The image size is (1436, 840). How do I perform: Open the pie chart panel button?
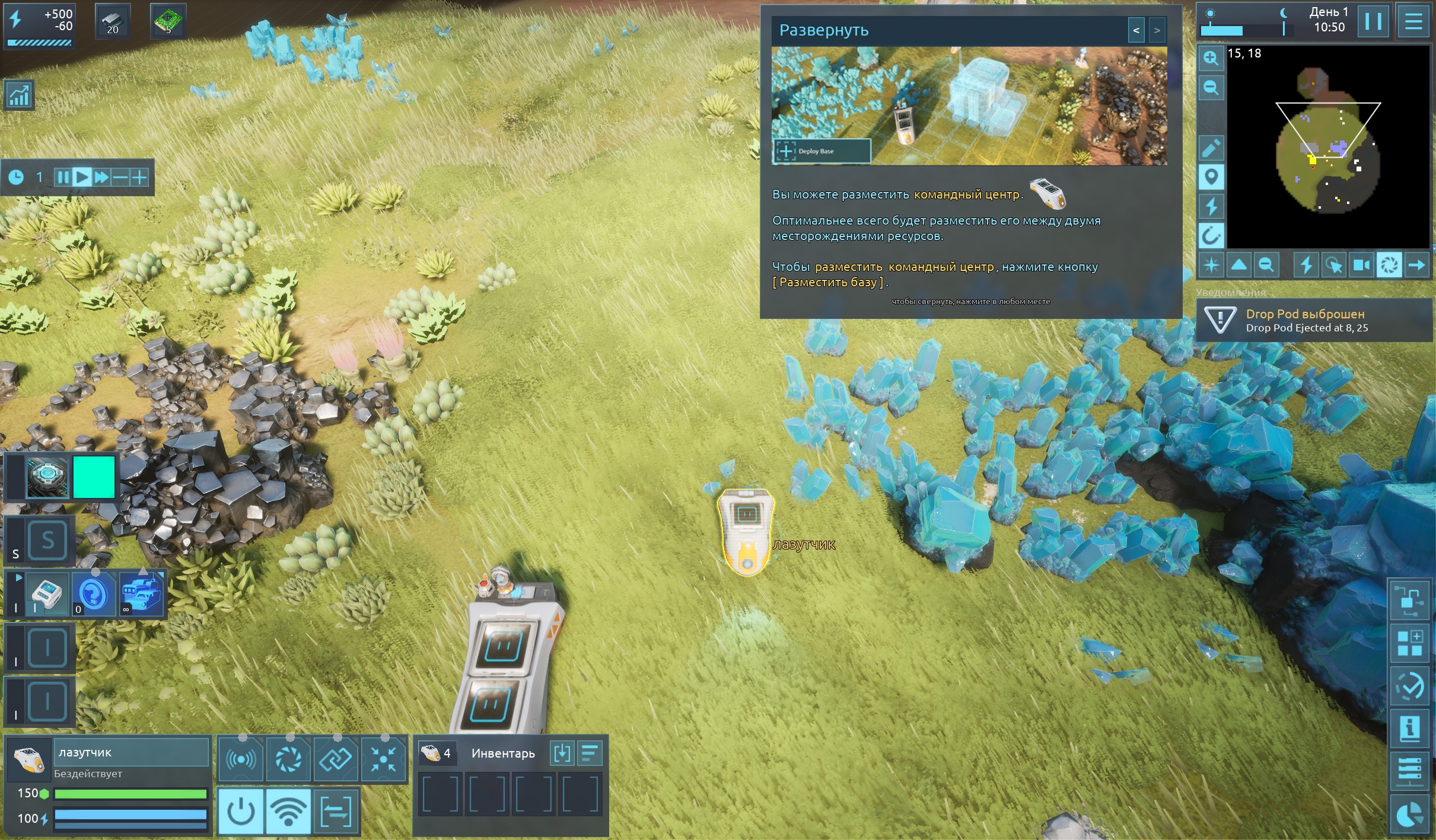(1409, 815)
